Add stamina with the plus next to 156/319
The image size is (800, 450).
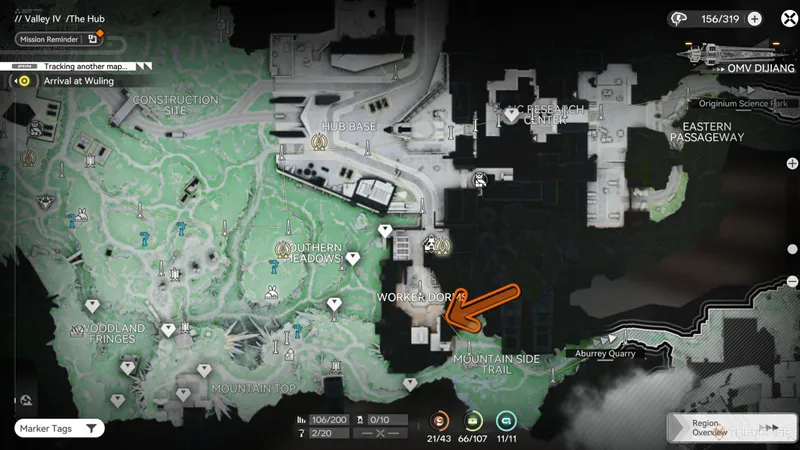point(755,18)
